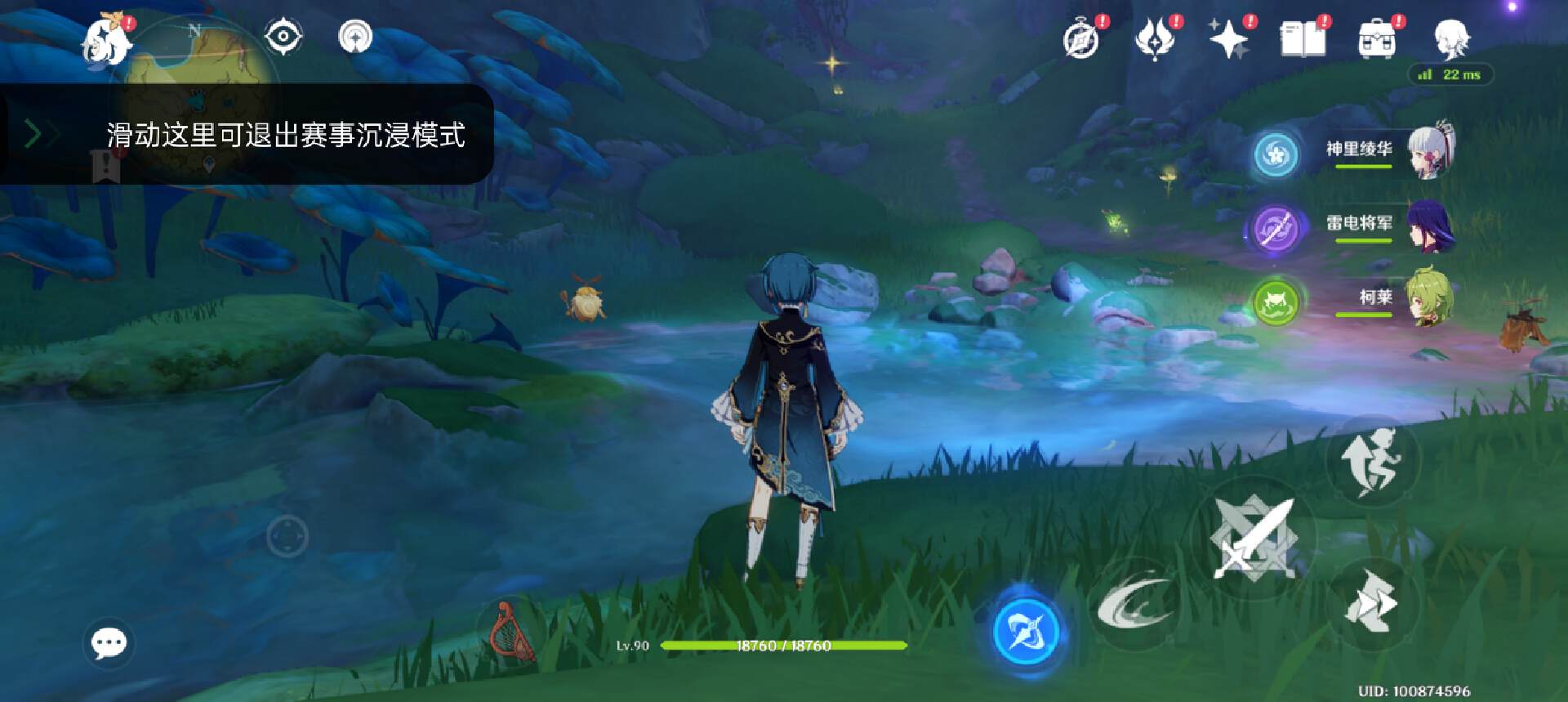1568x702 pixels.
Task: Open the compass events icon
Action: coord(1084,38)
